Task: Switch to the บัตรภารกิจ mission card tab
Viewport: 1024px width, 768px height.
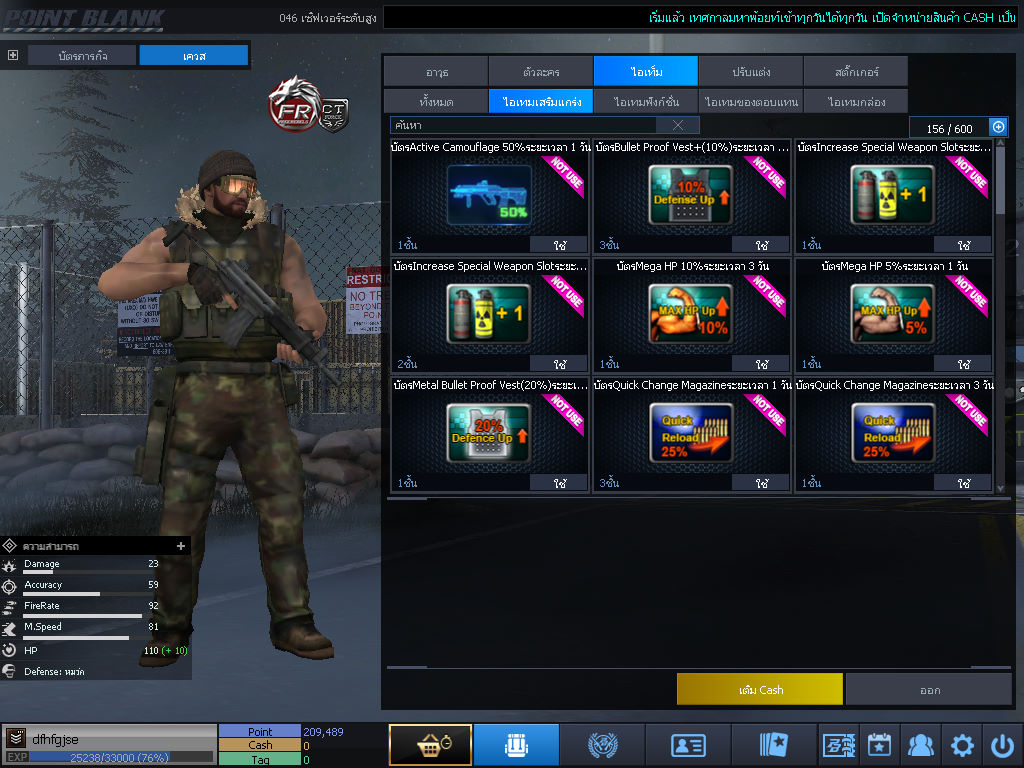Action: coord(82,56)
